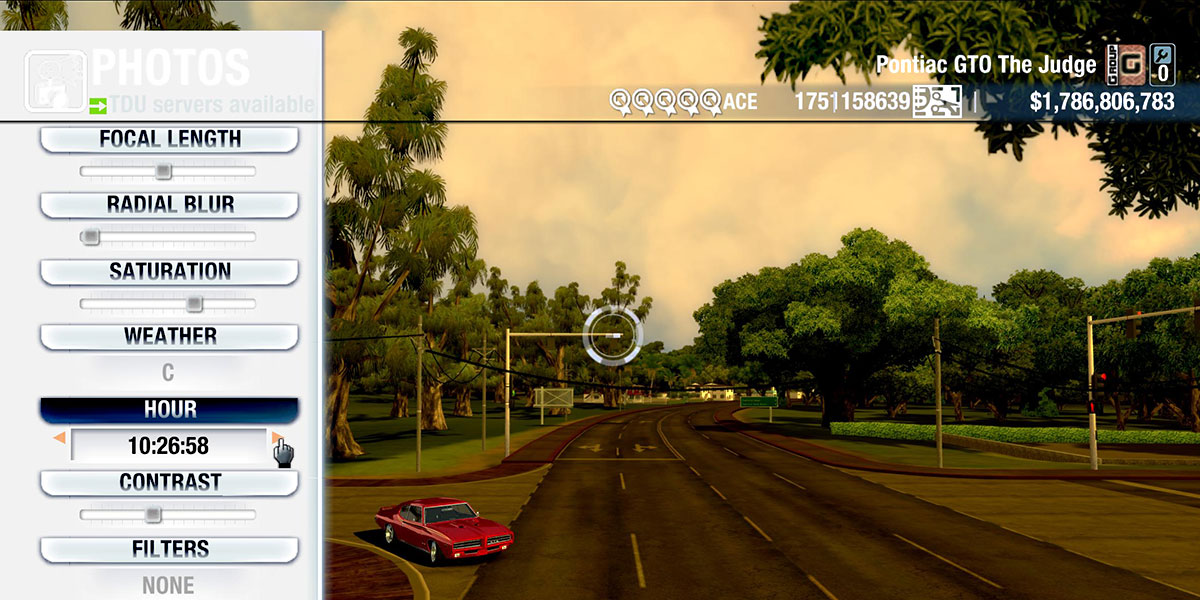Click the Saturation slider handle
The height and width of the screenshot is (600, 1200).
pos(194,303)
